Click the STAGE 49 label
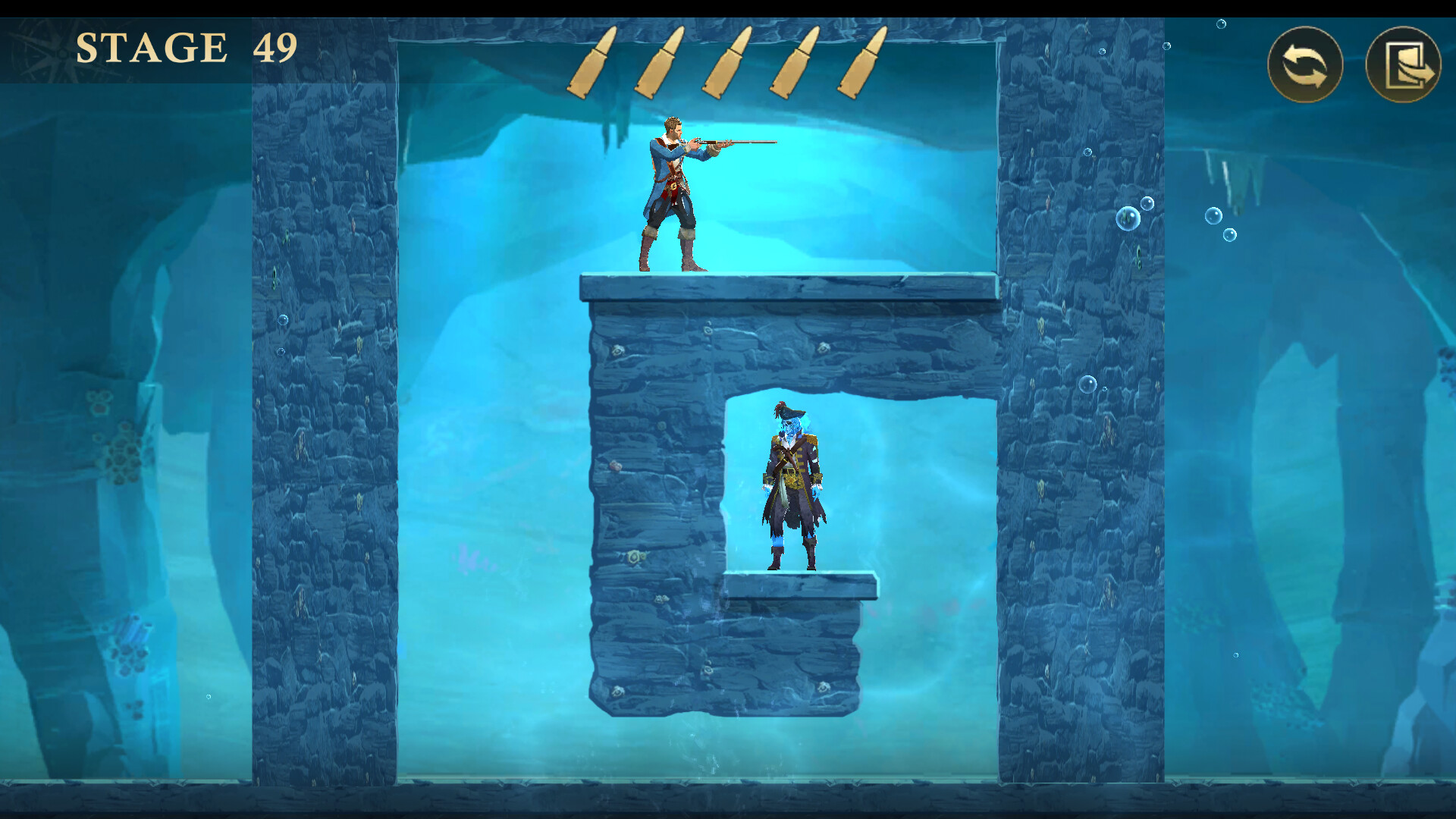Image resolution: width=1456 pixels, height=819 pixels. pyautogui.click(x=187, y=47)
